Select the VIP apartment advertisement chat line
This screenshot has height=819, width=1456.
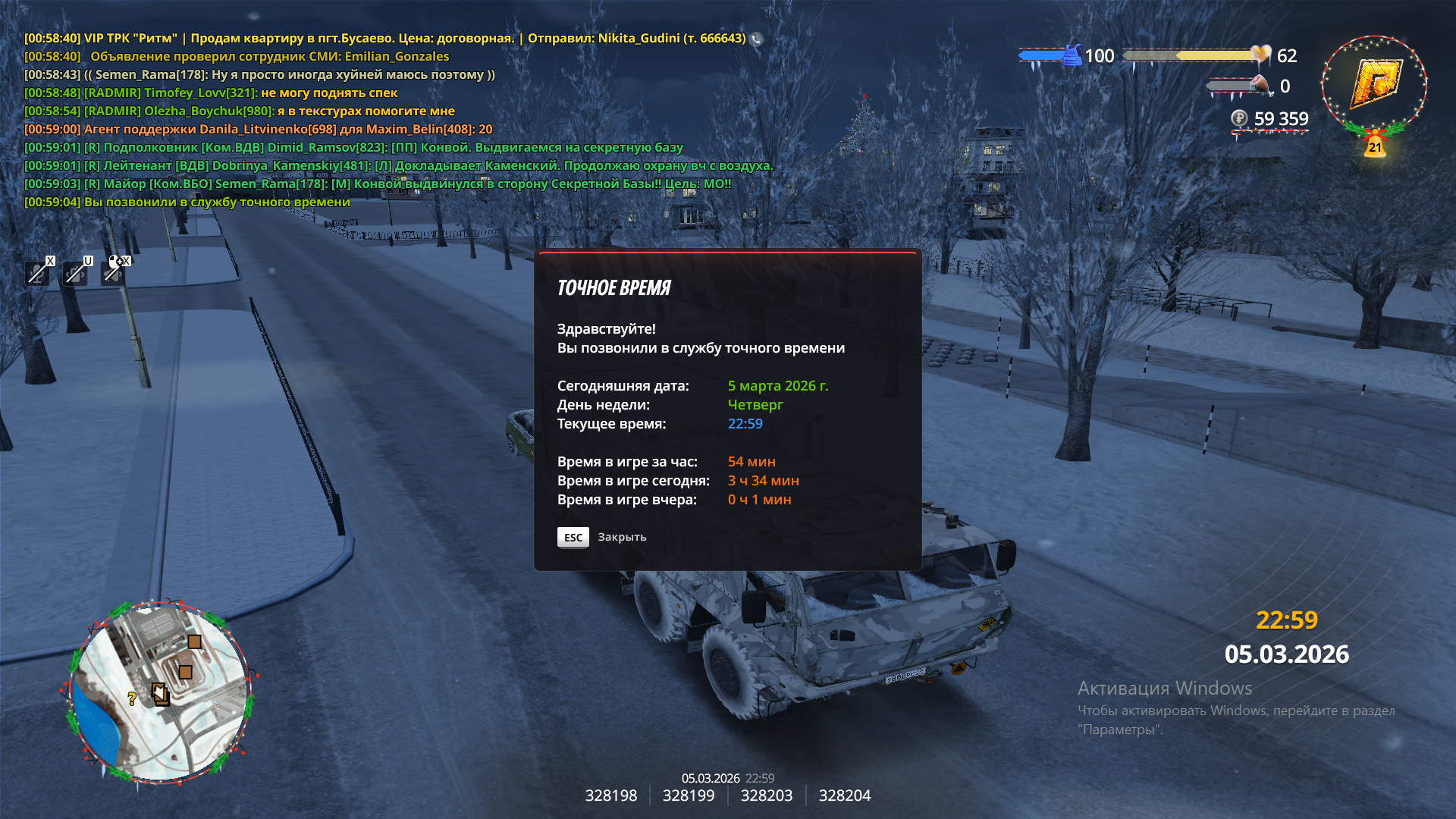point(385,38)
